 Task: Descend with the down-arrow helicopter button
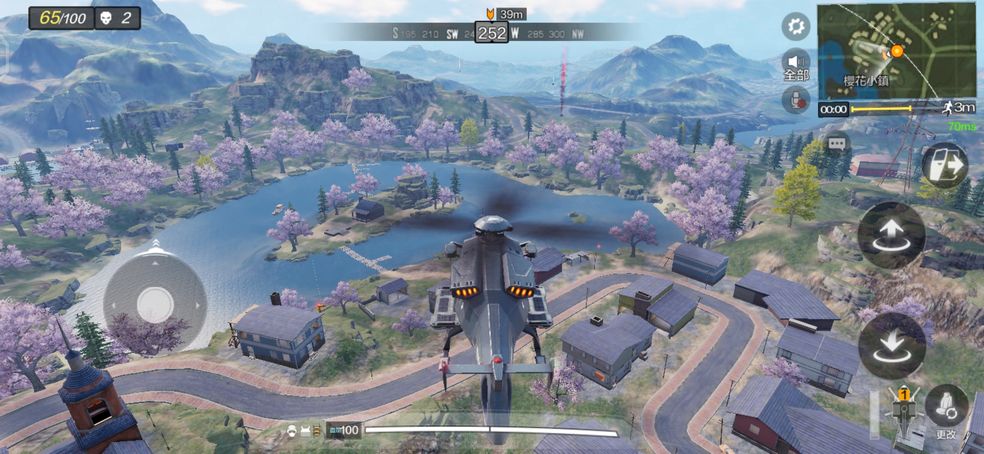pyautogui.click(x=891, y=345)
